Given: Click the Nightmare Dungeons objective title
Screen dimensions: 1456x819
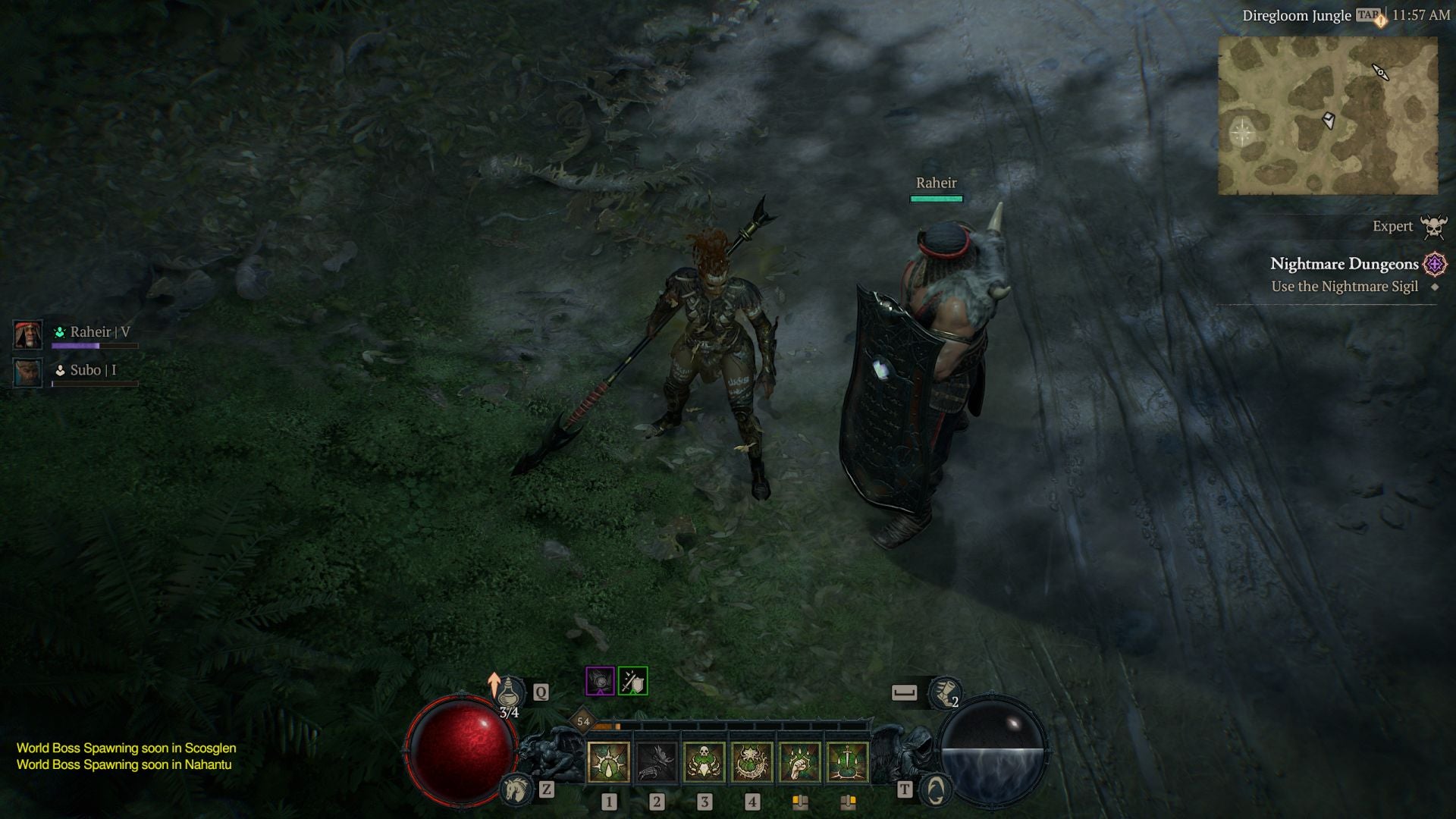Looking at the screenshot, I should 1345,264.
